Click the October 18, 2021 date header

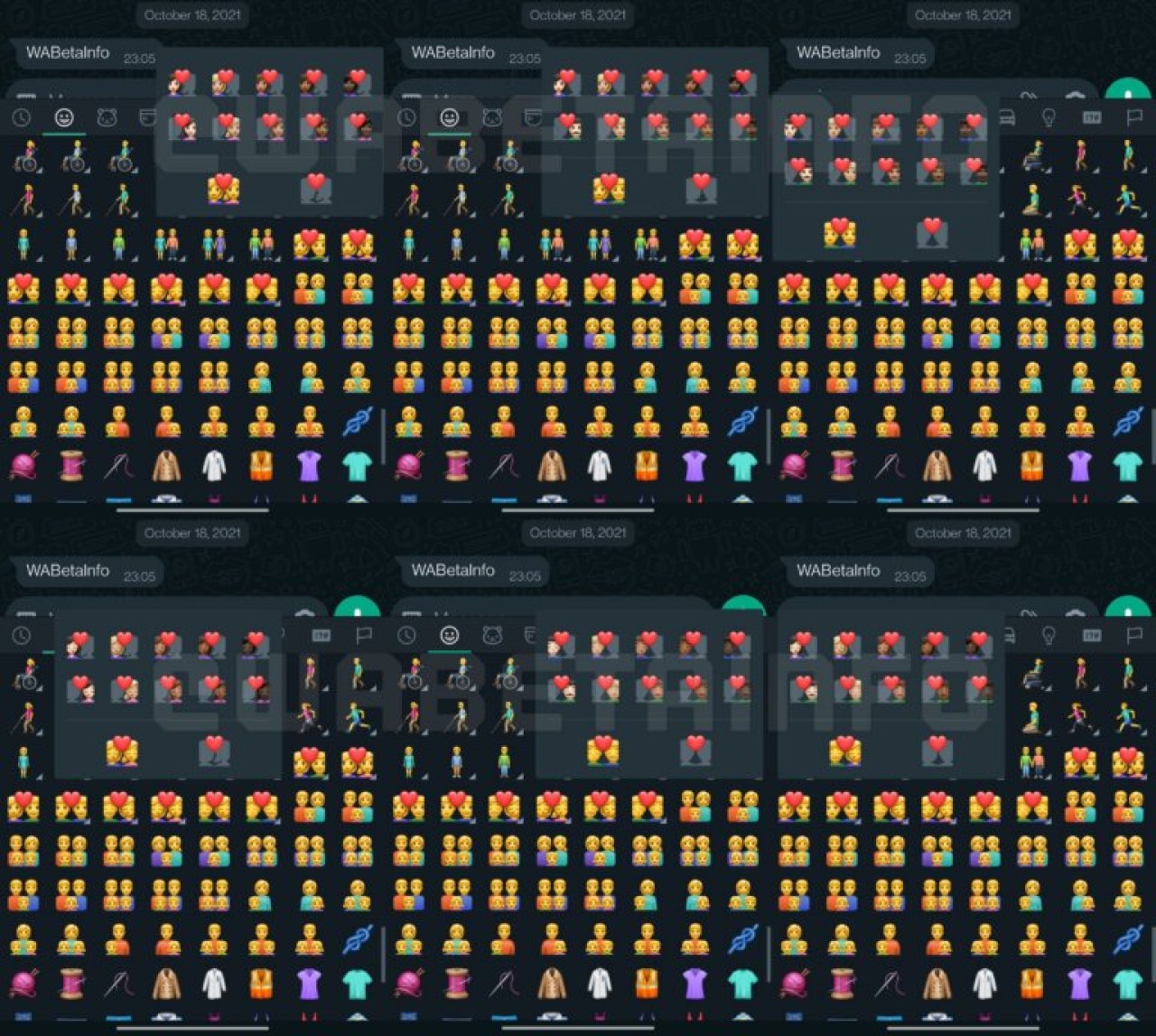(x=191, y=14)
